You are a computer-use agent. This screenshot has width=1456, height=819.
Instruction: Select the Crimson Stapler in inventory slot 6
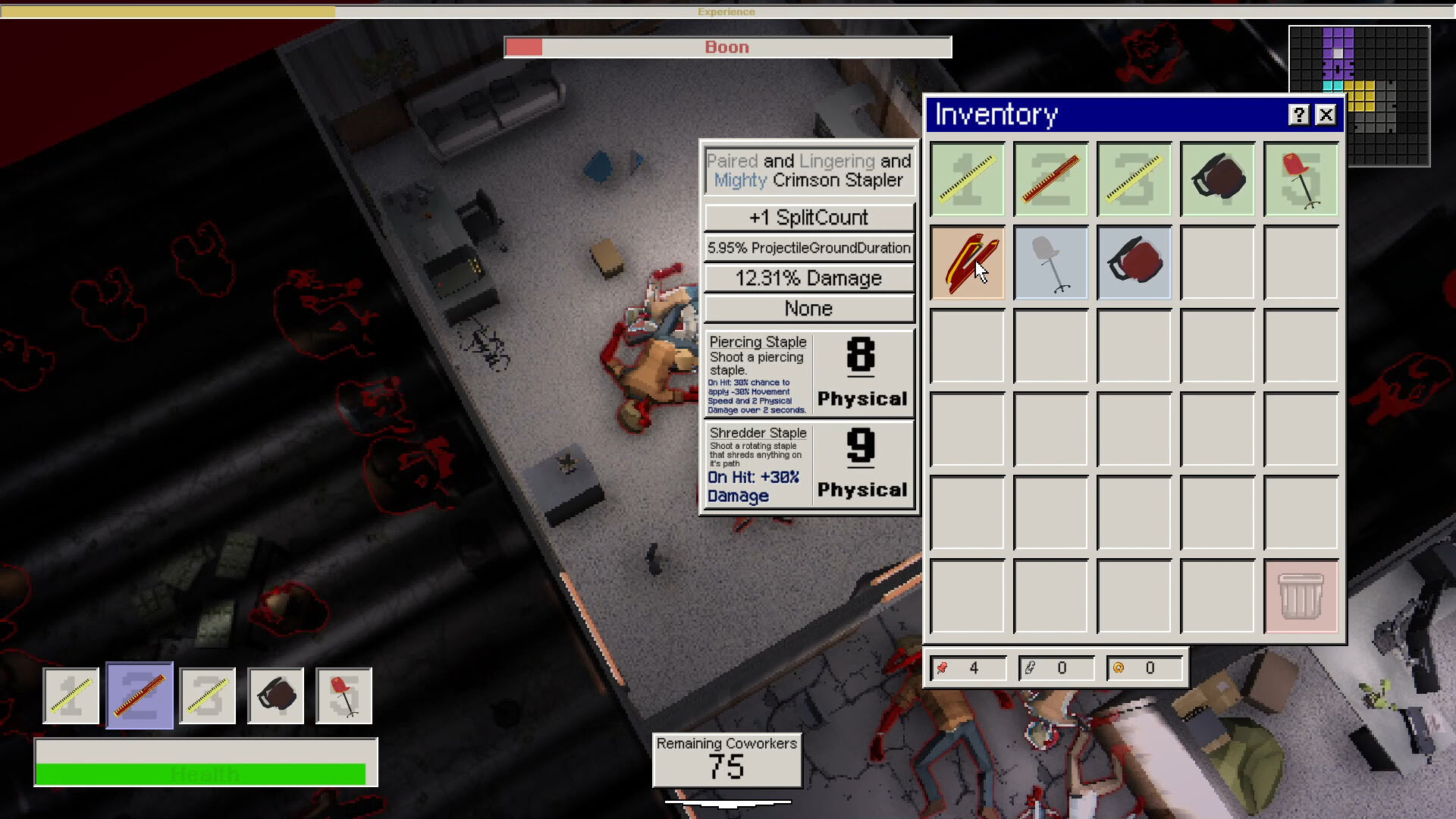[x=967, y=263]
